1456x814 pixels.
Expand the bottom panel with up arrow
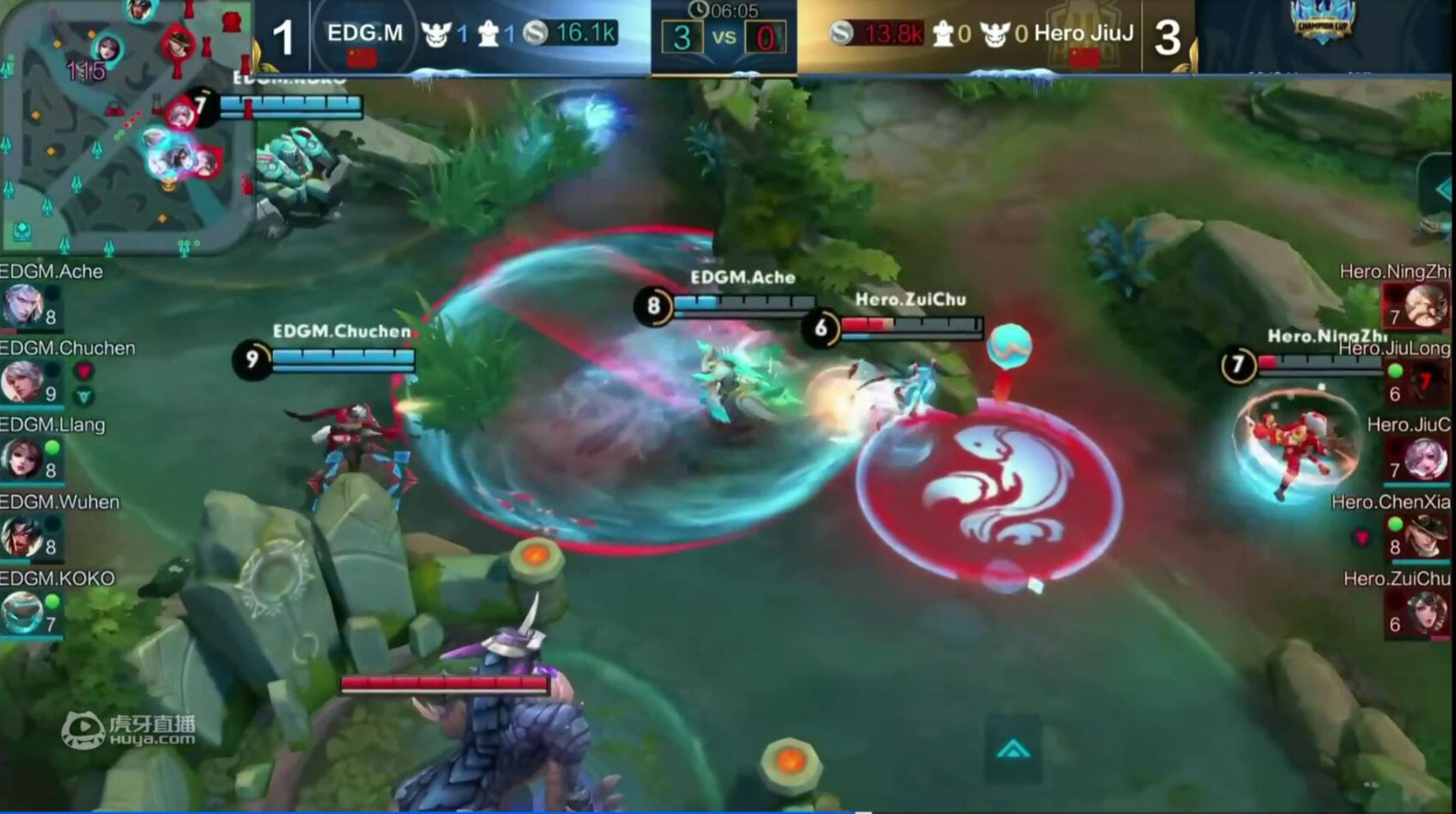1013,749
